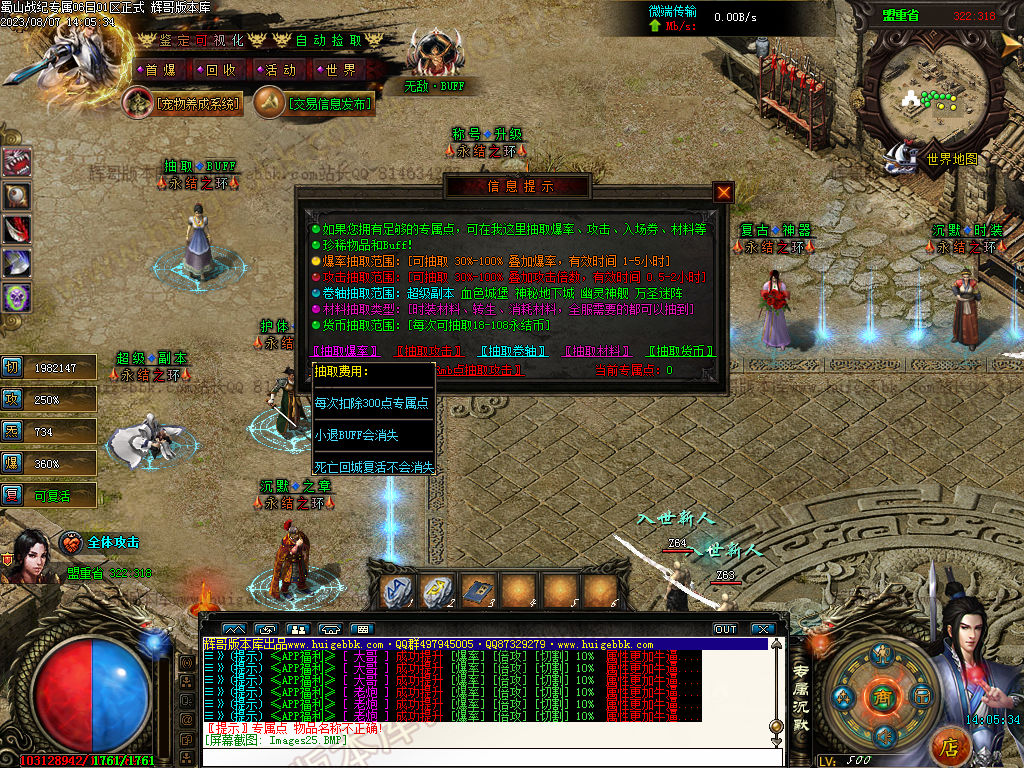Screen dimensions: 1024x768
Task: Select the 抽取货币 link
Action: (x=681, y=352)
